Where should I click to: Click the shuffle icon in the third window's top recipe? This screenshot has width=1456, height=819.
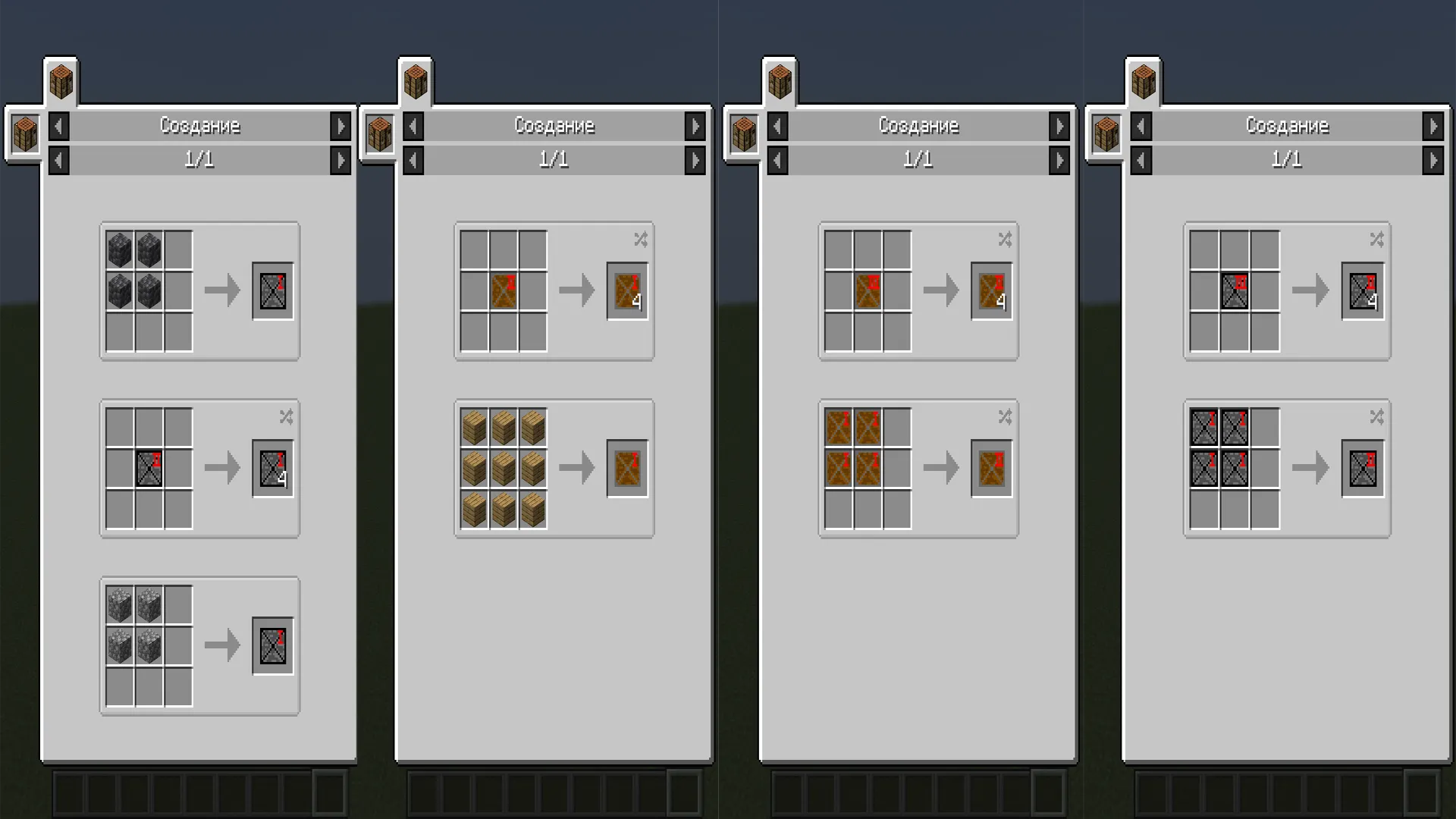[1005, 240]
